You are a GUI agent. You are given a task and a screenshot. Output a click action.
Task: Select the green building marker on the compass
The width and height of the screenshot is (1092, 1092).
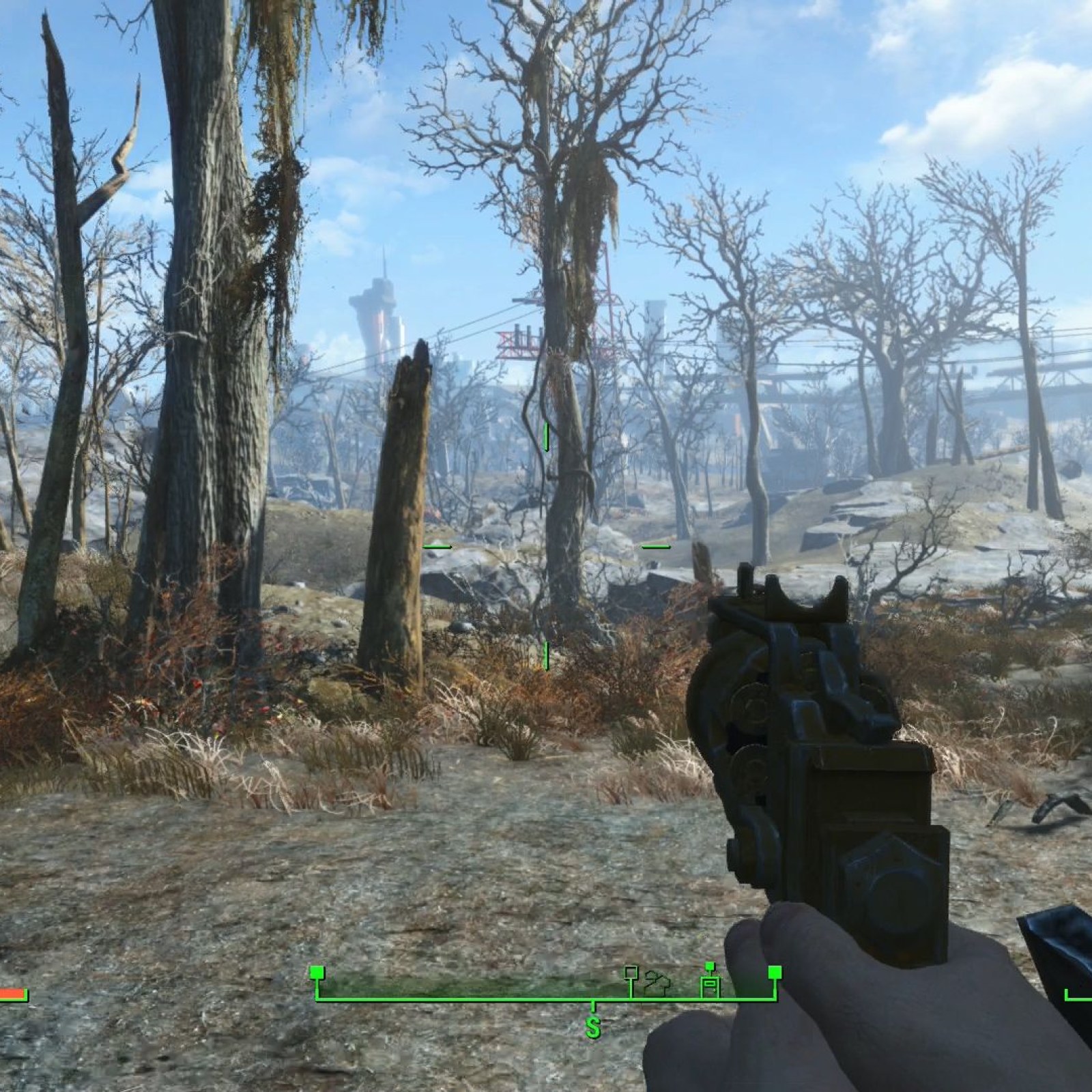click(710, 983)
